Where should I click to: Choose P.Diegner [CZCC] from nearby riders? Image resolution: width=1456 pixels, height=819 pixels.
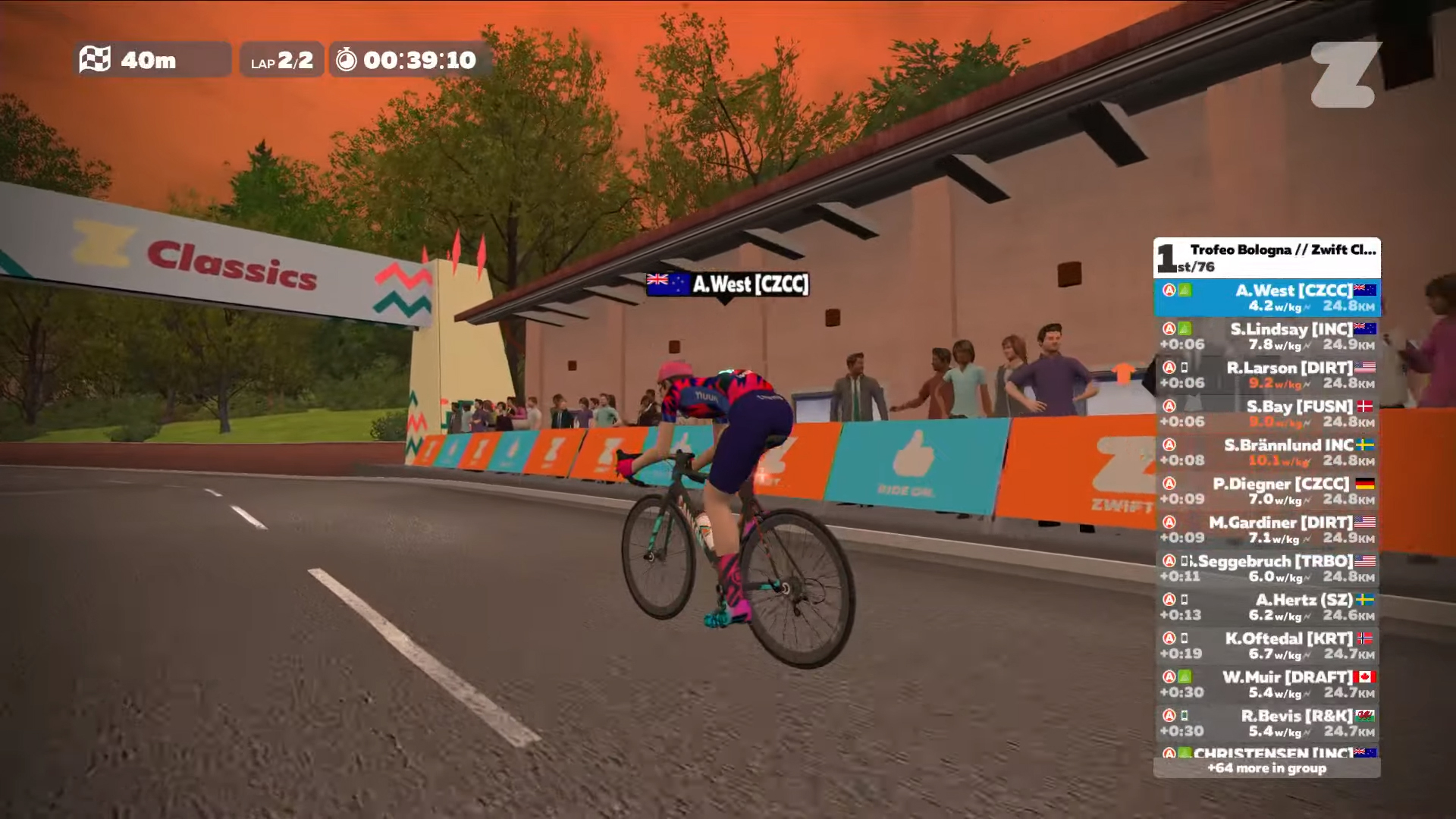coord(1266,491)
